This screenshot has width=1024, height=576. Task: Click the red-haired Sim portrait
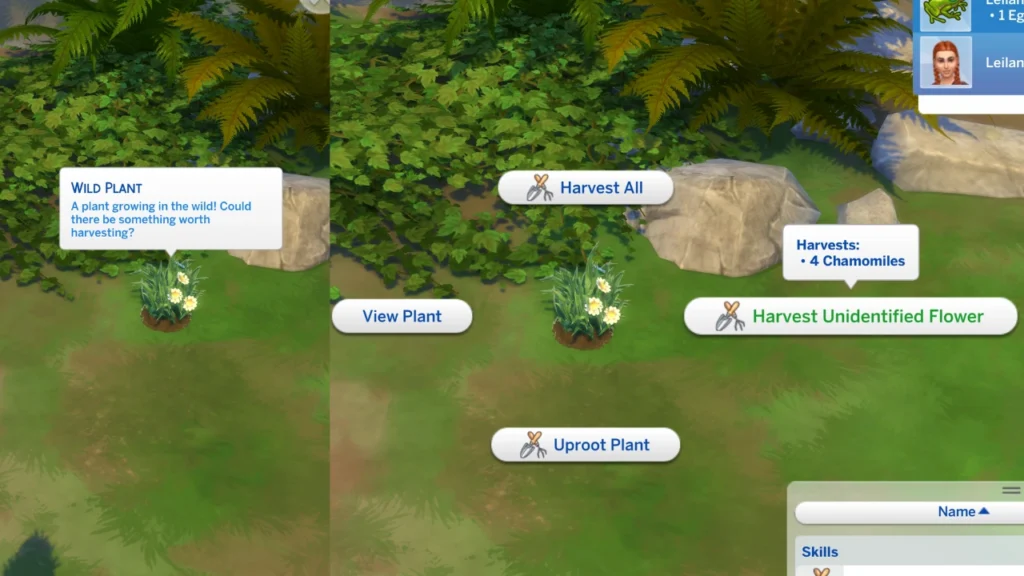[x=944, y=64]
